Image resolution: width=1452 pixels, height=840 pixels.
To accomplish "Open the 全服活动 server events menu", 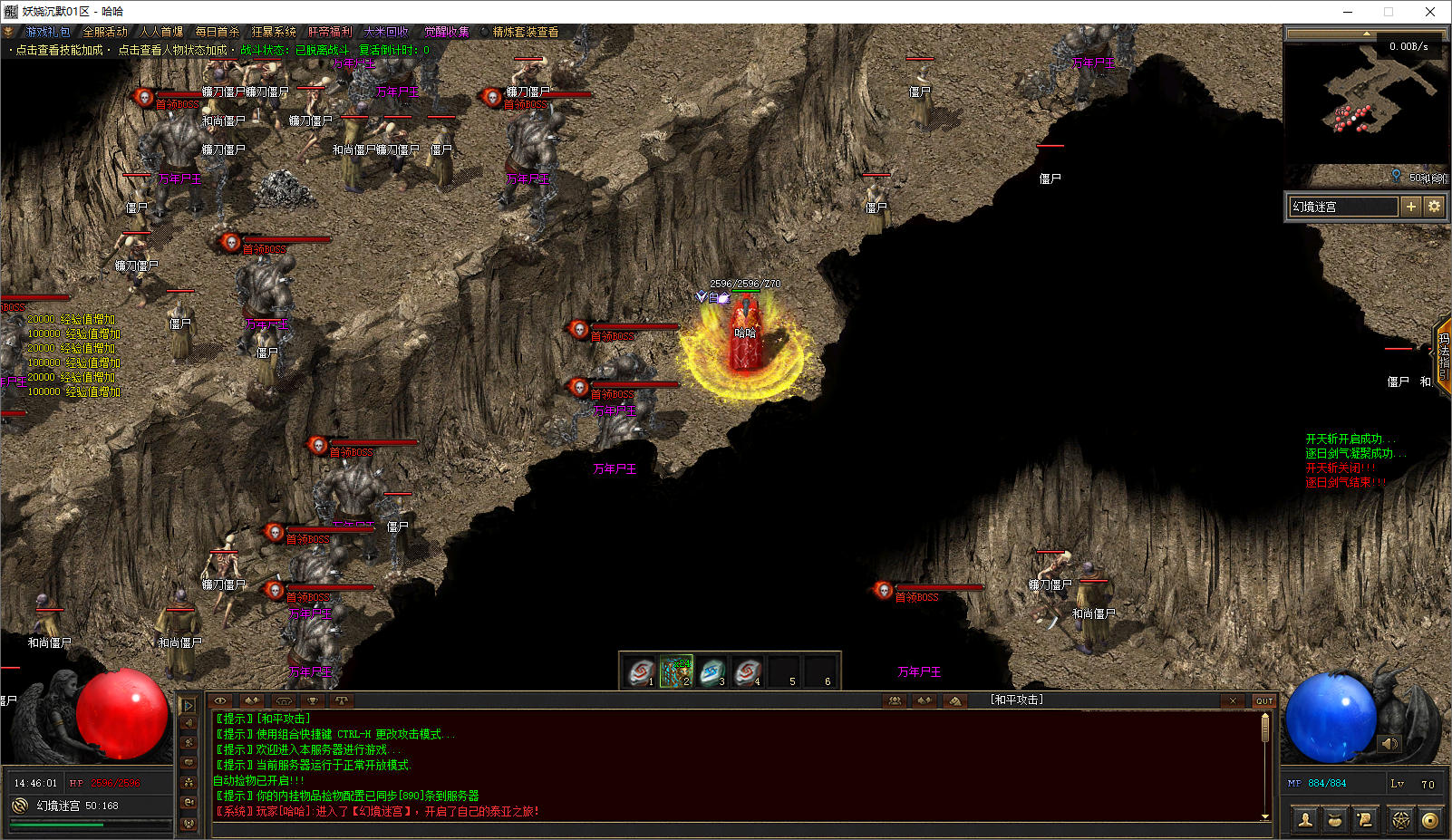I will 105,32.
